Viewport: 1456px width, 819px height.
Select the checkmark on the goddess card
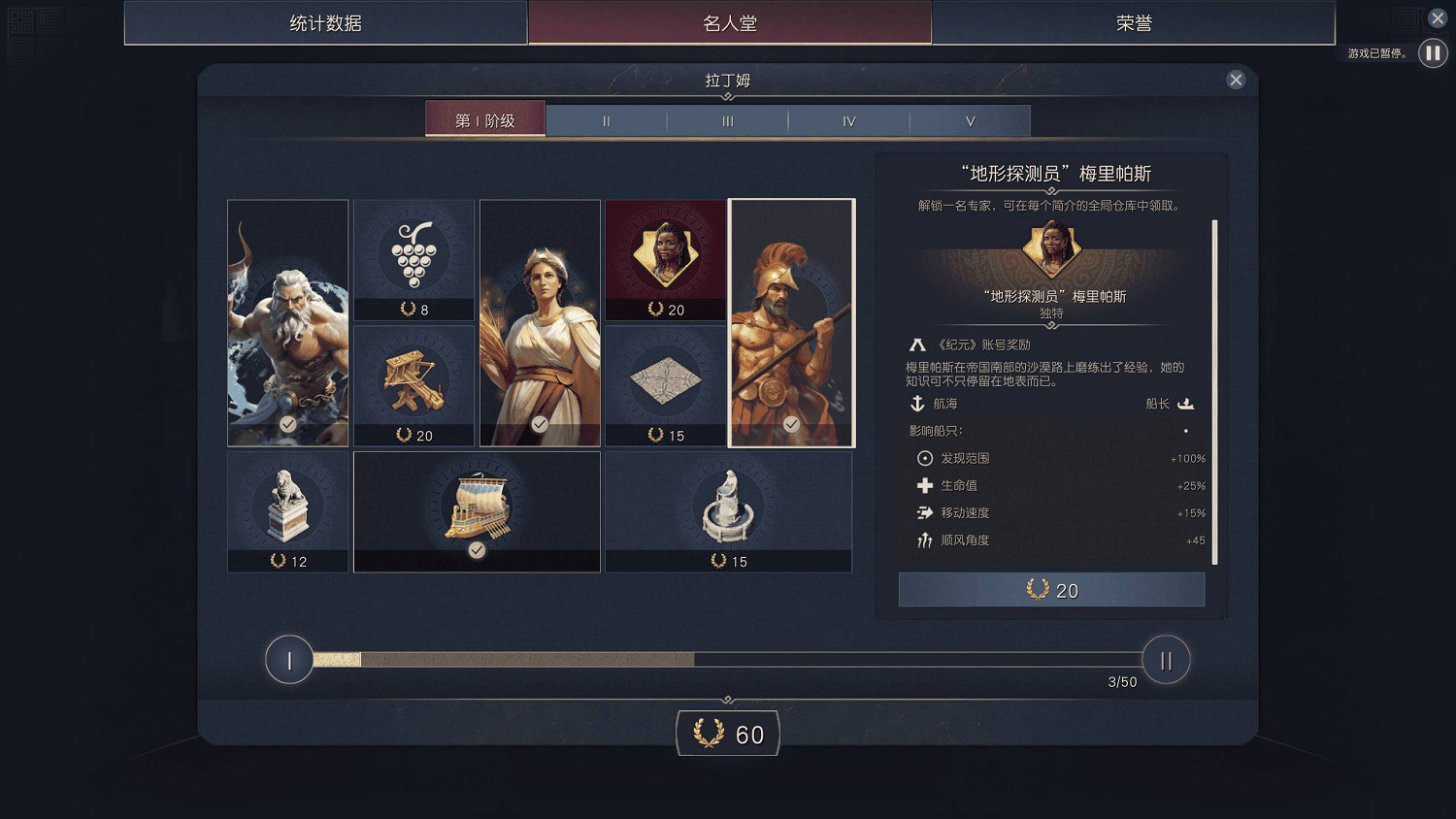tap(540, 423)
